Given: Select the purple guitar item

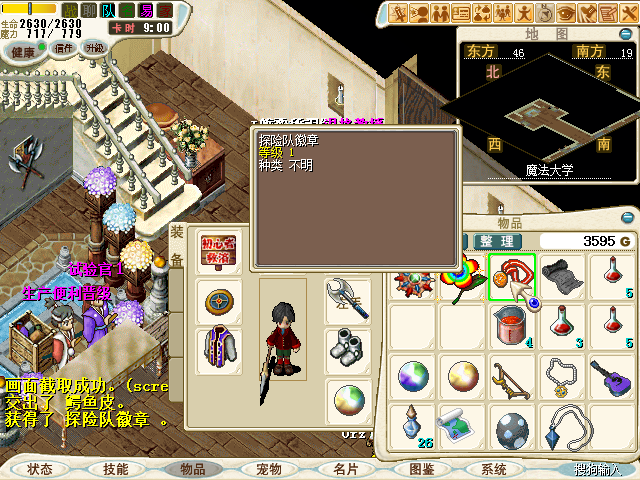Looking at the screenshot, I should 609,375.
